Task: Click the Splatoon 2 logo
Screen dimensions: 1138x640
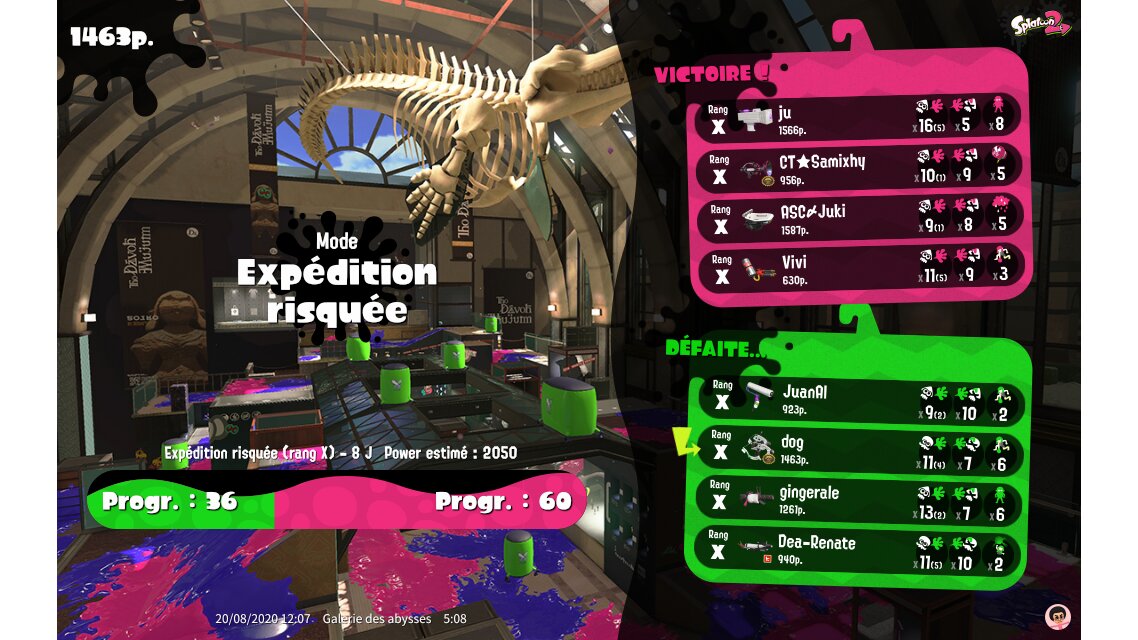Action: pos(1040,24)
